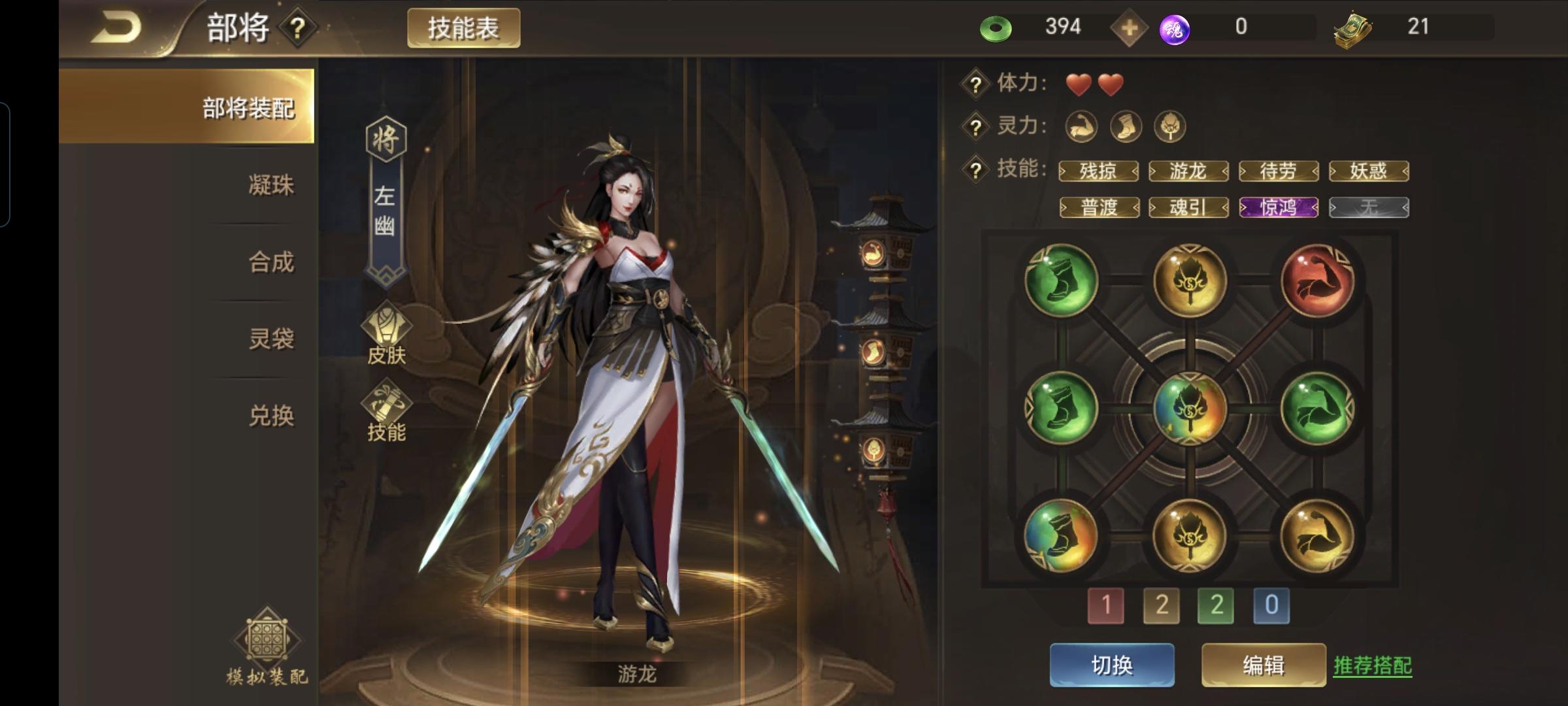Screen dimensions: 1568x706
Task: Select the 惊鸿 skill toggle
Action: coord(1279,208)
